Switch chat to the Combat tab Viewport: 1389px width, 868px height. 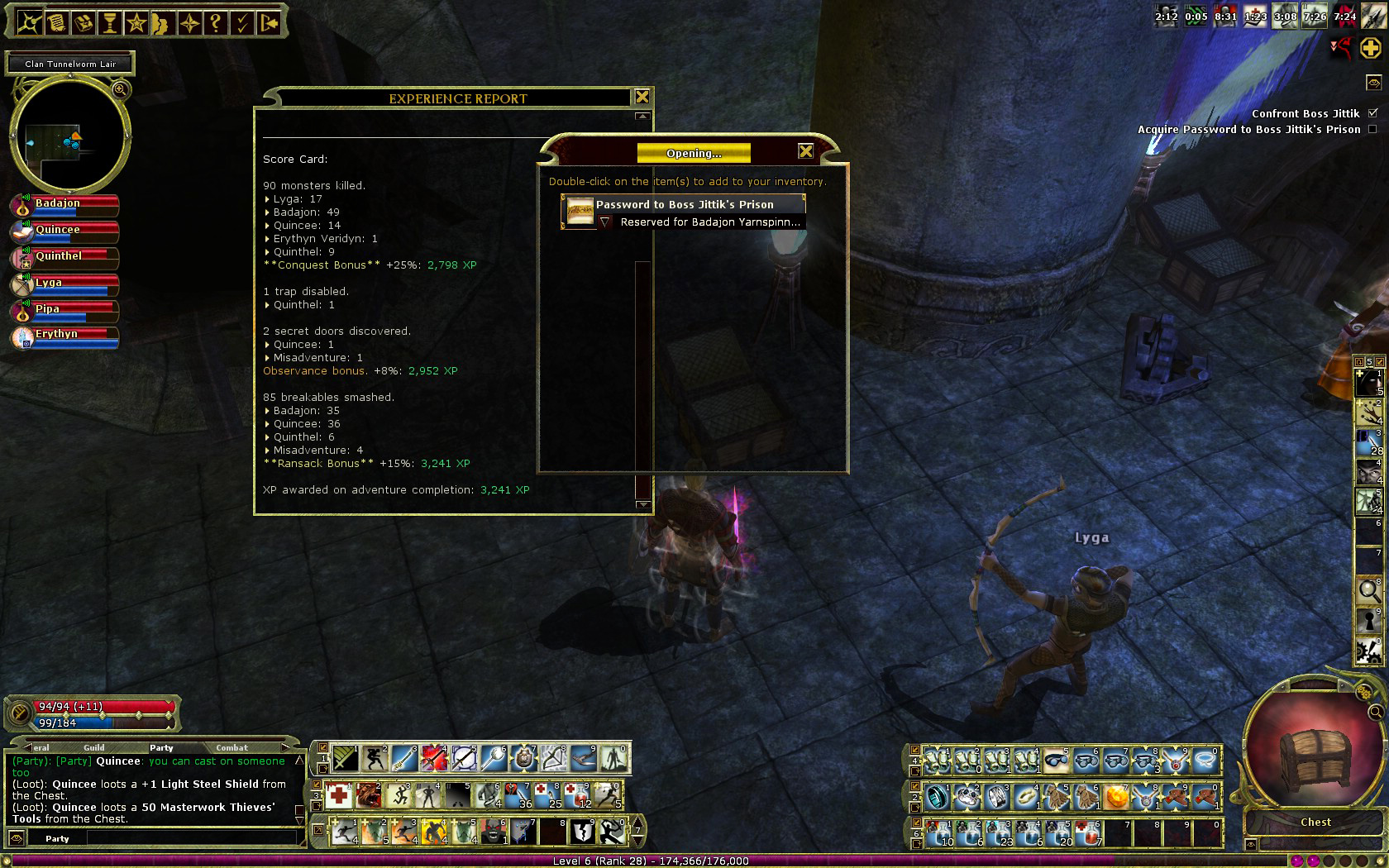231,747
